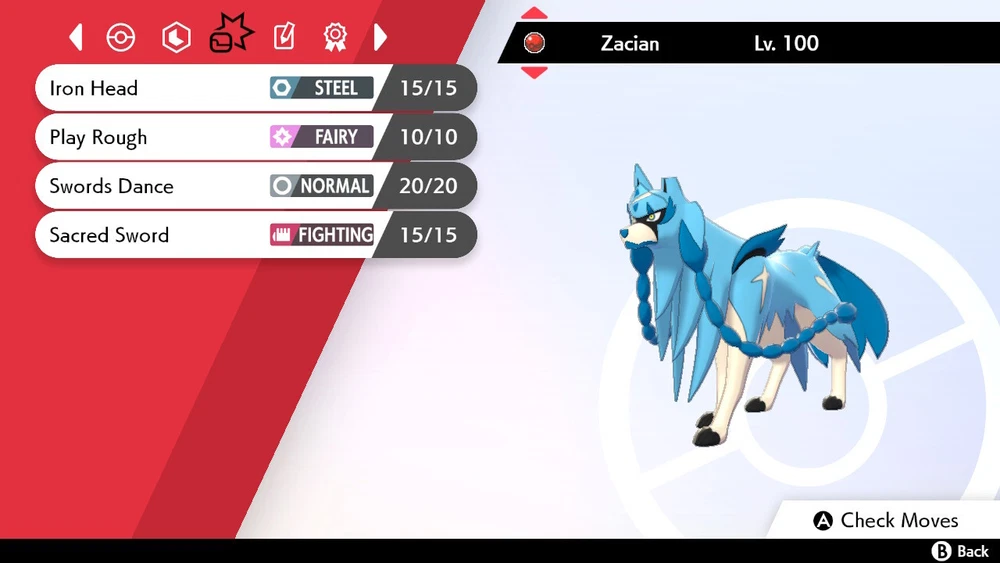Show the battle moves tab
The width and height of the screenshot is (1000, 563).
pos(231,36)
